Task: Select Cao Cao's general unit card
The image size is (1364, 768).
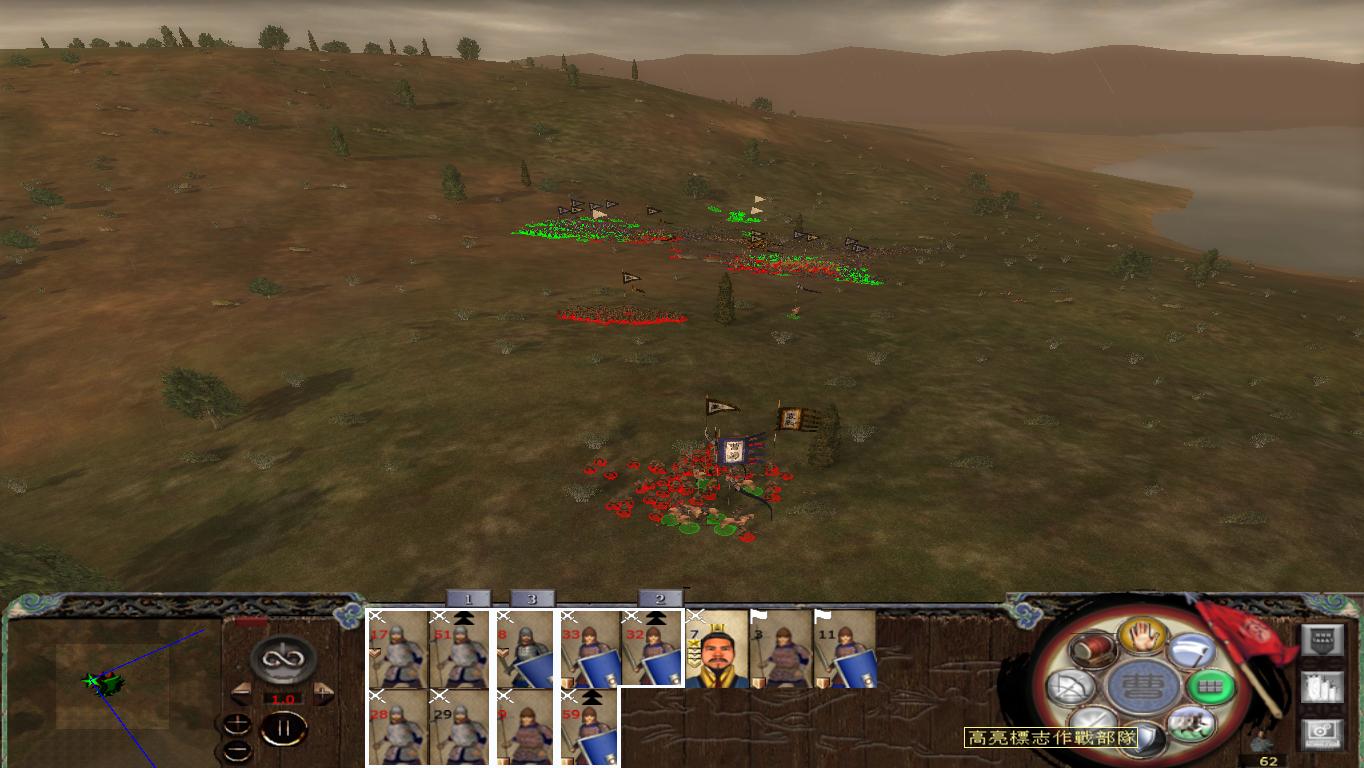Action: point(717,648)
